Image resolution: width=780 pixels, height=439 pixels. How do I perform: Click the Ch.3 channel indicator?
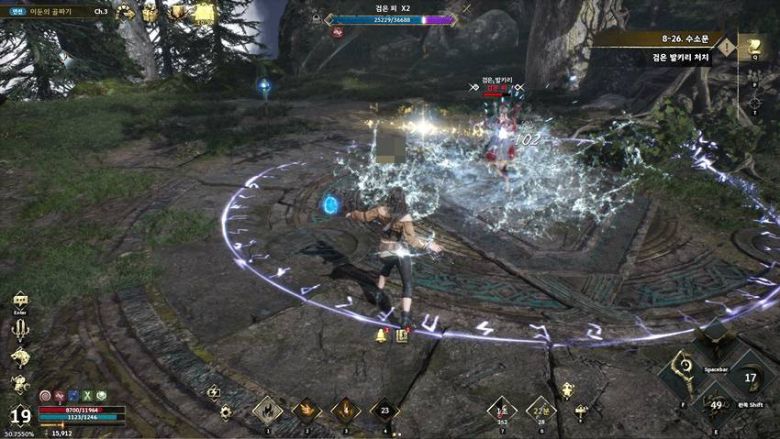[100, 12]
